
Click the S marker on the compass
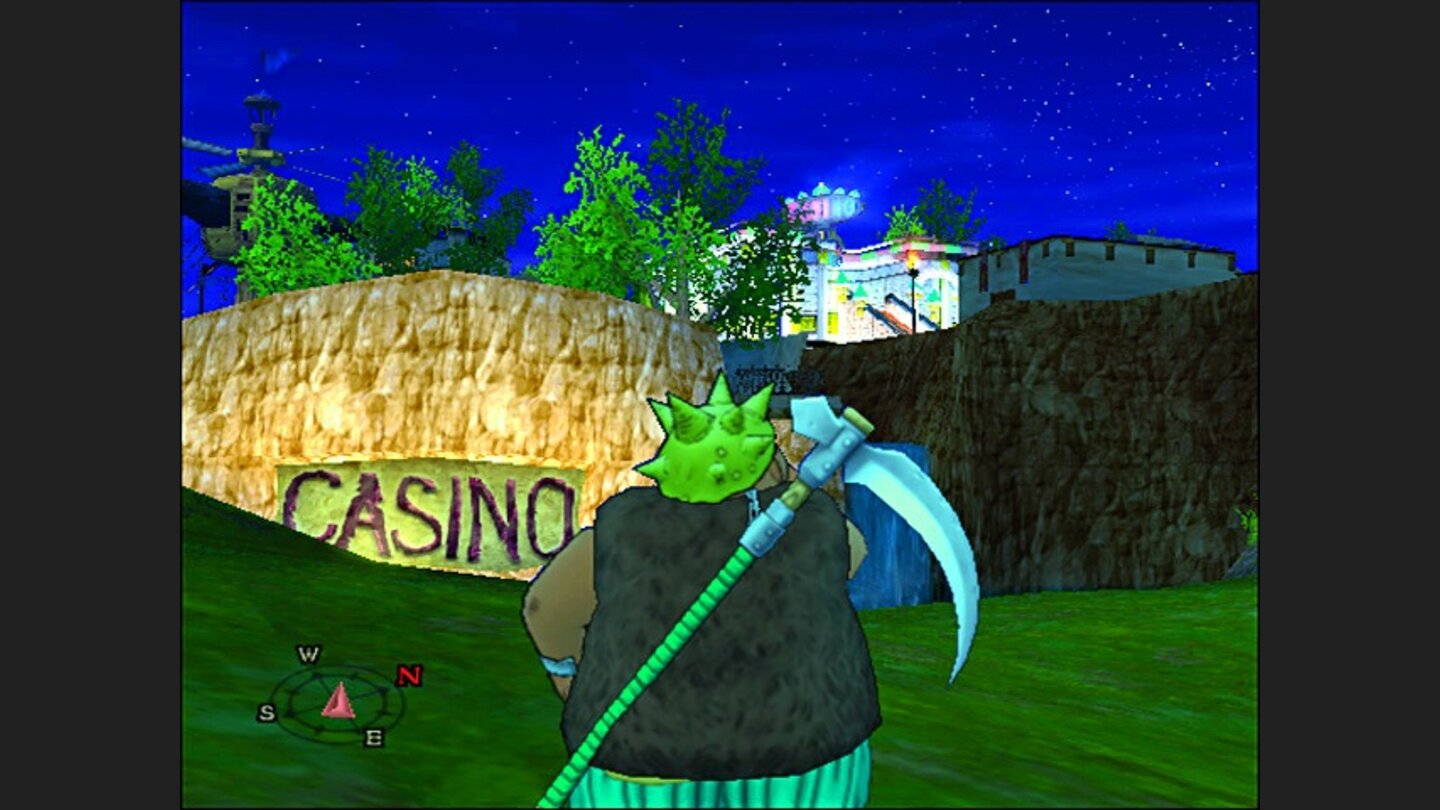(x=268, y=712)
